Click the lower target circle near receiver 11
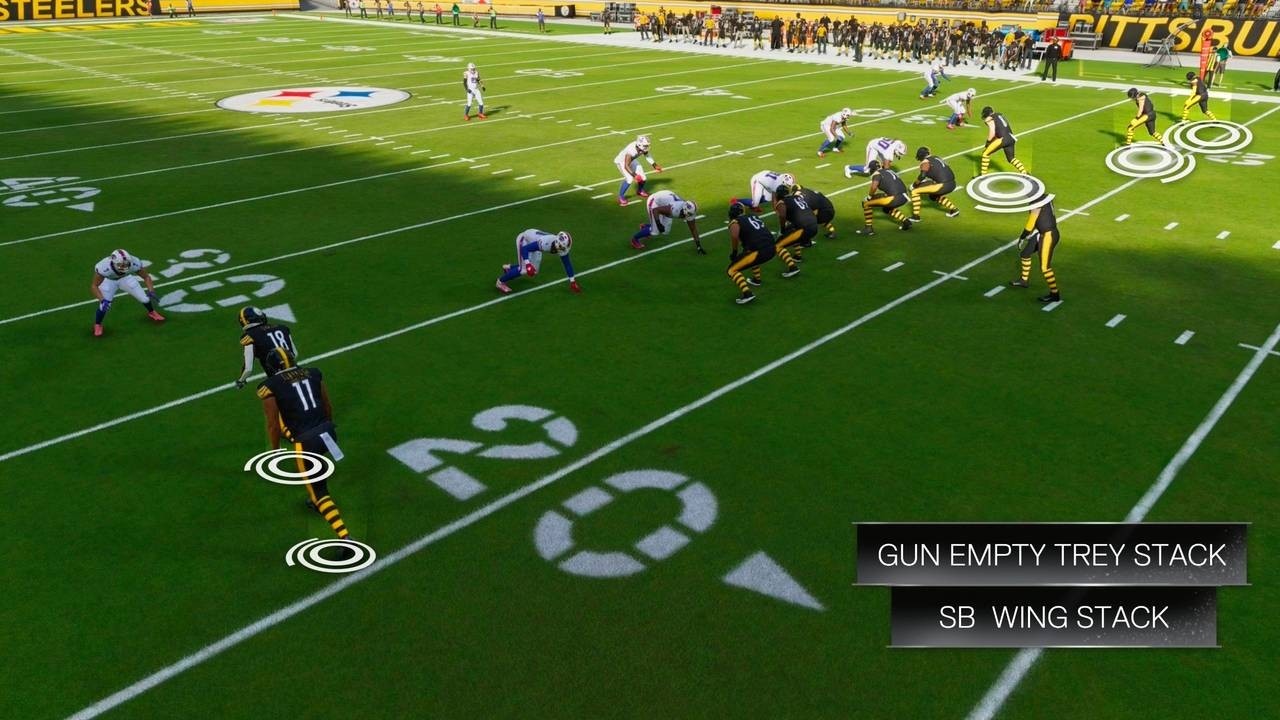 coord(329,552)
